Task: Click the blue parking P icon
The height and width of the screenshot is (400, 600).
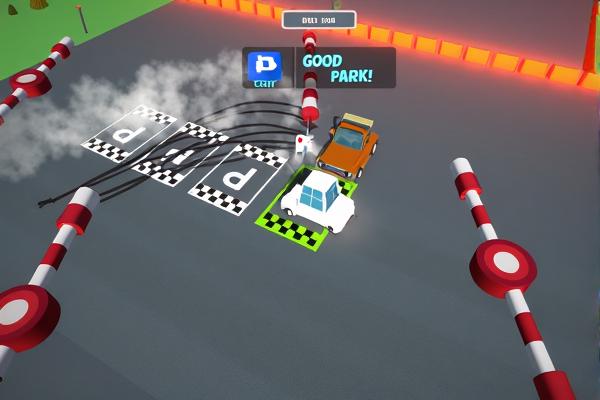Action: (266, 67)
